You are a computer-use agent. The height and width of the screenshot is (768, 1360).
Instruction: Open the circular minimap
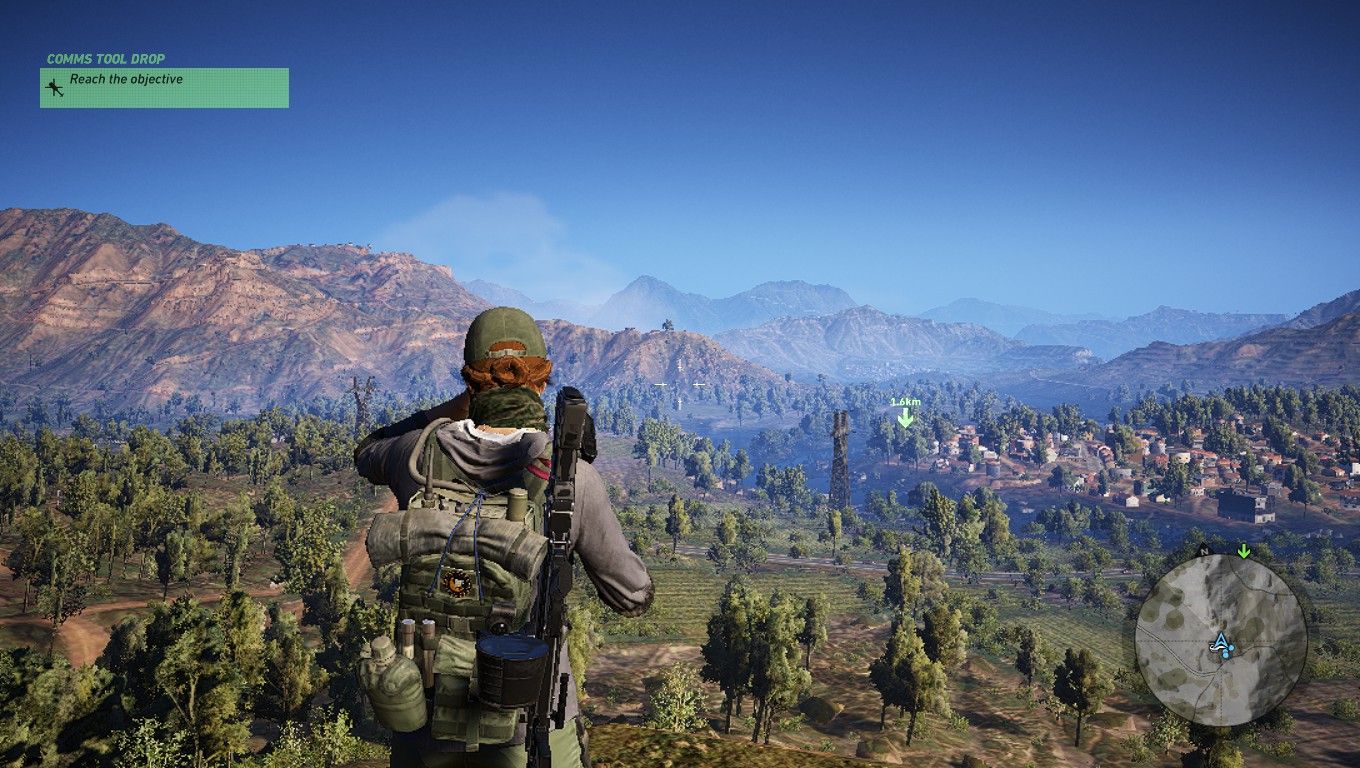point(1221,640)
